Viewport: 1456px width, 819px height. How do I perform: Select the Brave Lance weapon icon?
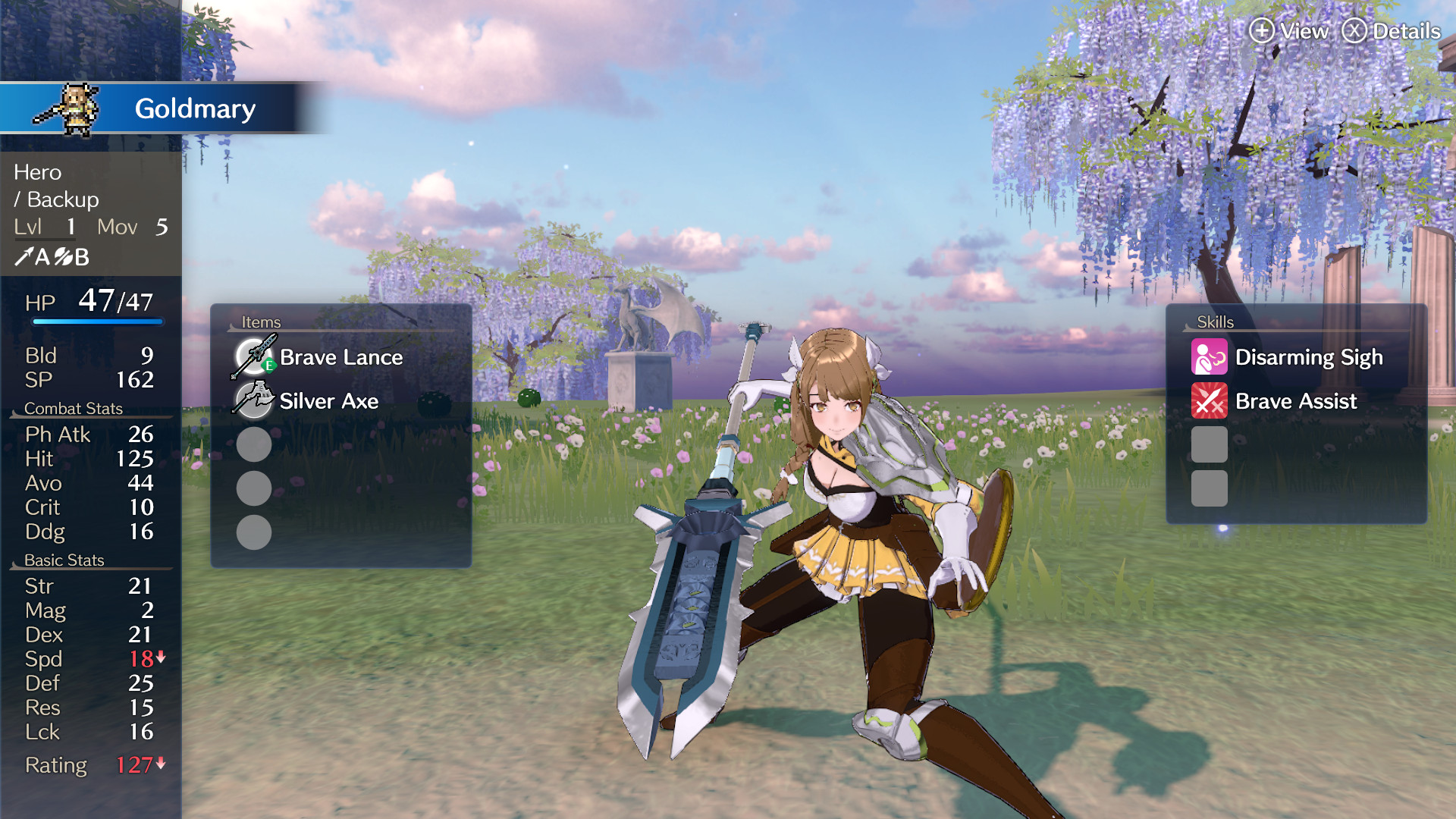click(253, 356)
